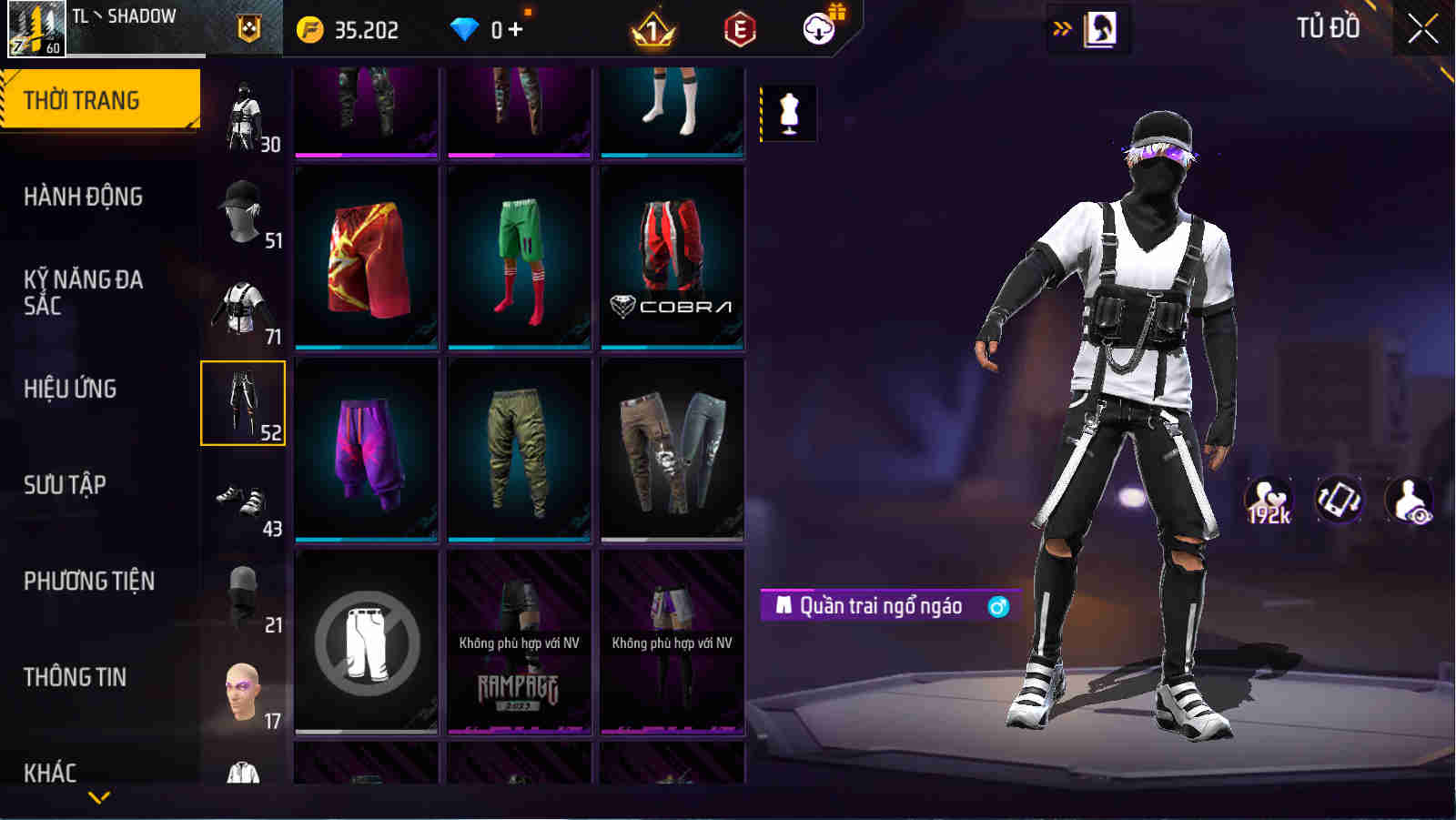Click the gold coin balance icon
The image size is (1456, 820).
(310, 28)
